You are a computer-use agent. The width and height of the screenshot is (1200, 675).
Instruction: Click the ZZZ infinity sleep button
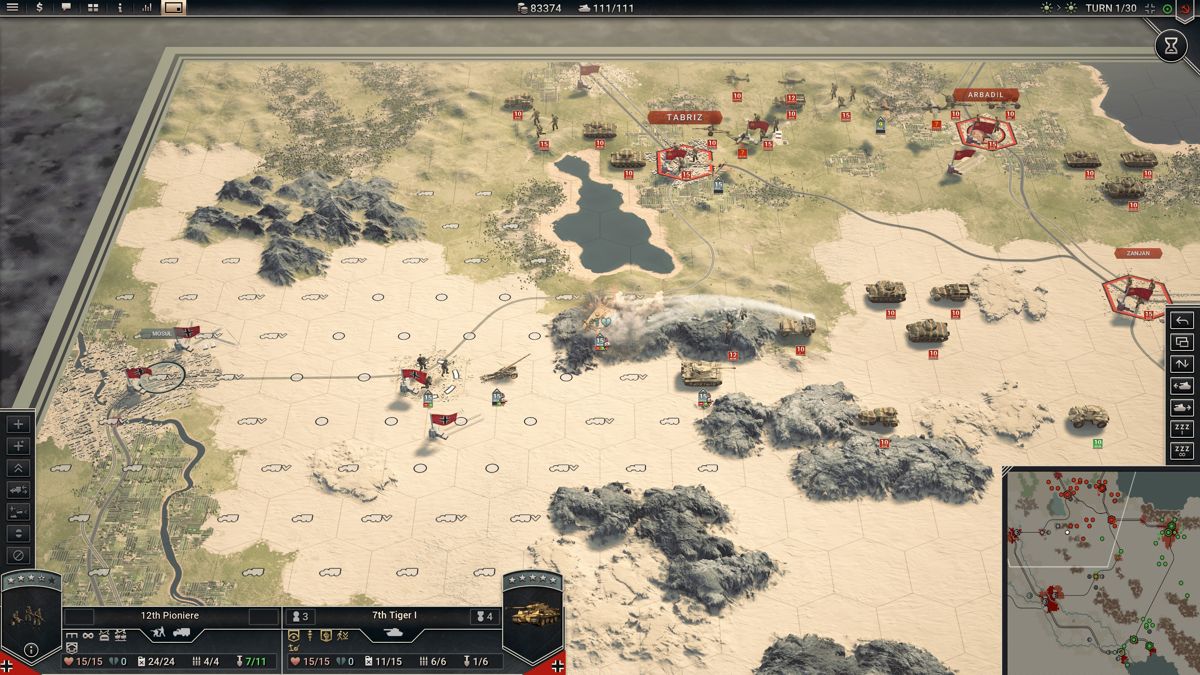[1182, 452]
